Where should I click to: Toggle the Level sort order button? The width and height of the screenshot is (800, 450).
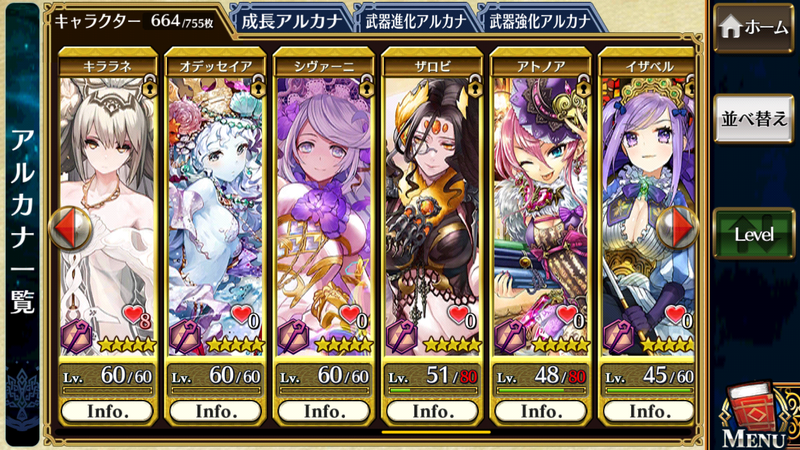pyautogui.click(x=755, y=233)
